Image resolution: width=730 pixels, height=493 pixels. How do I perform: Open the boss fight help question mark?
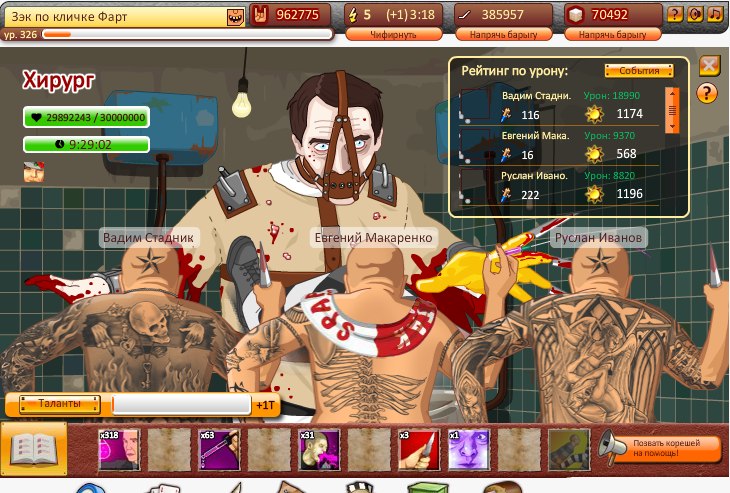pyautogui.click(x=707, y=93)
